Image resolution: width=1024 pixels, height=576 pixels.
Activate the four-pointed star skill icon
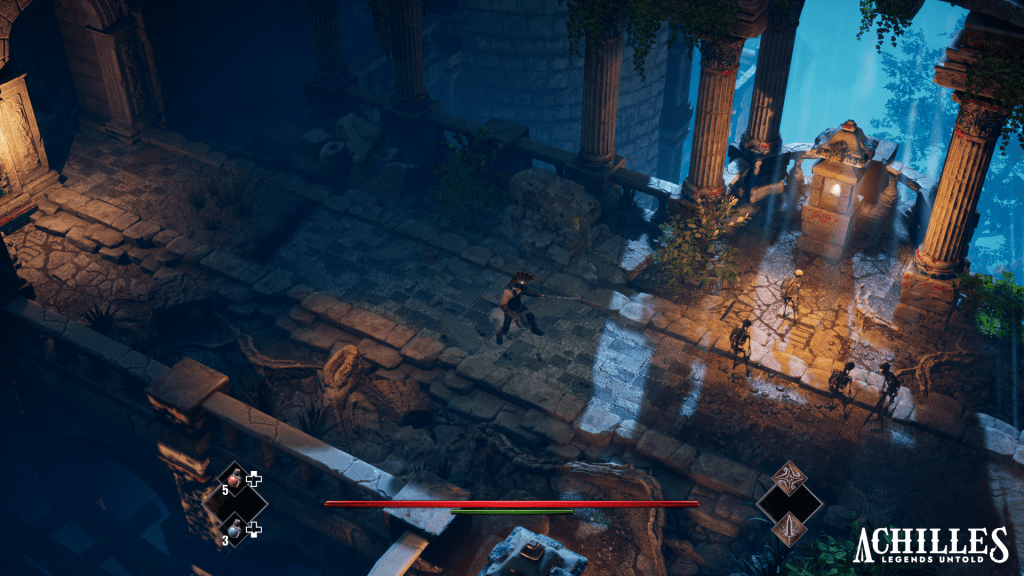[x=788, y=477]
